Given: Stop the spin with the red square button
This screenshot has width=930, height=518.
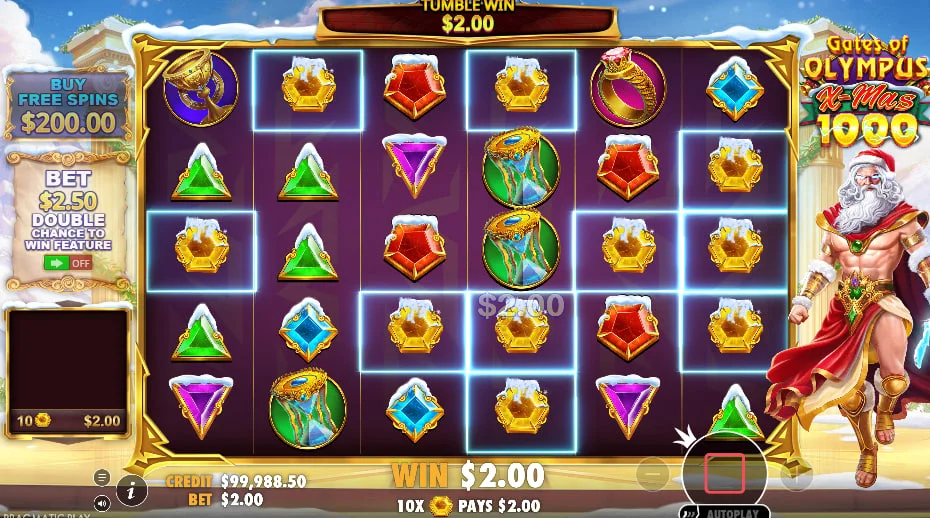Looking at the screenshot, I should tap(724, 472).
